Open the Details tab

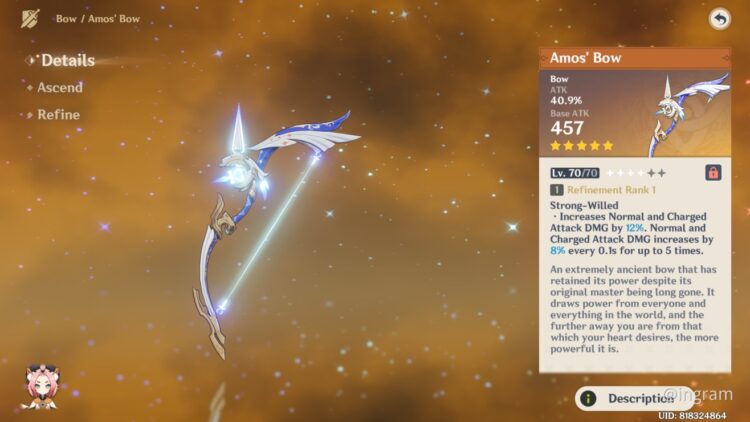[x=67, y=60]
